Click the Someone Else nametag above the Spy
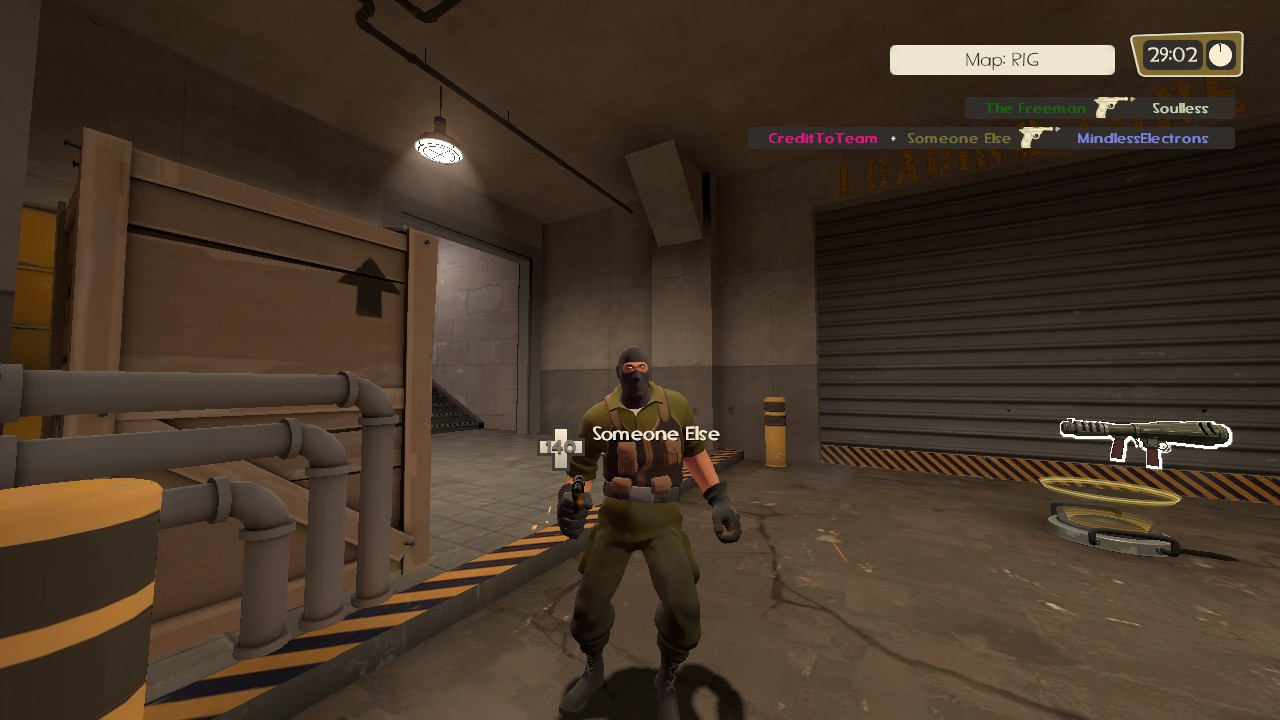 (x=653, y=434)
